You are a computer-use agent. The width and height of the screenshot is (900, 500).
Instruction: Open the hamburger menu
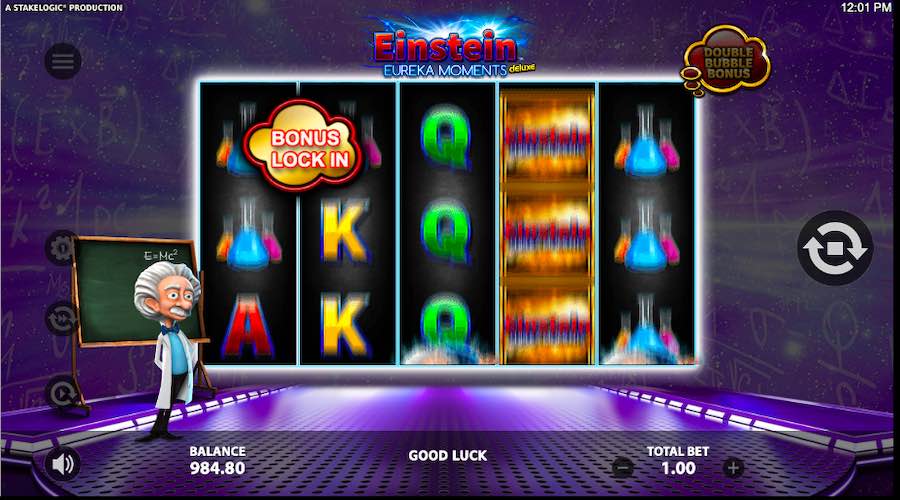63,62
